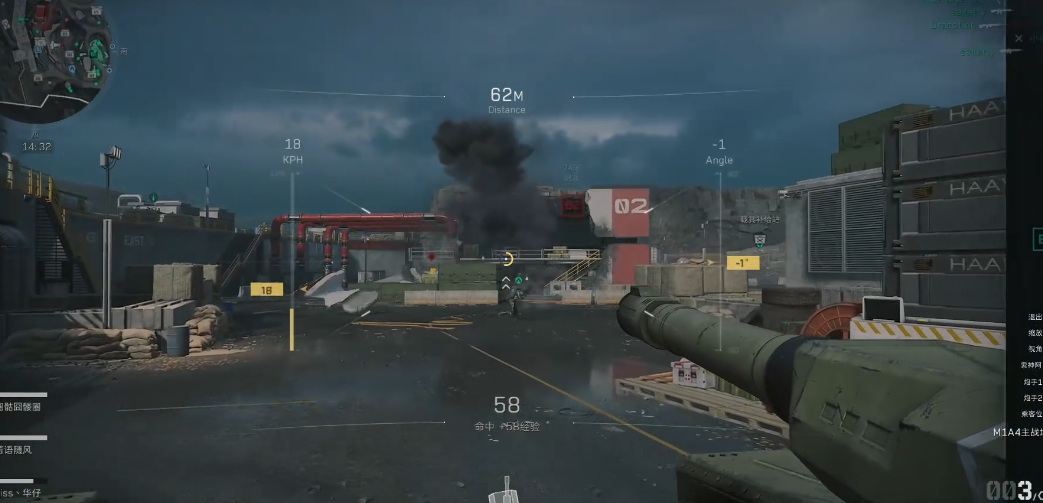
Task: Select the 视角 camera view entry
Action: 1034,349
